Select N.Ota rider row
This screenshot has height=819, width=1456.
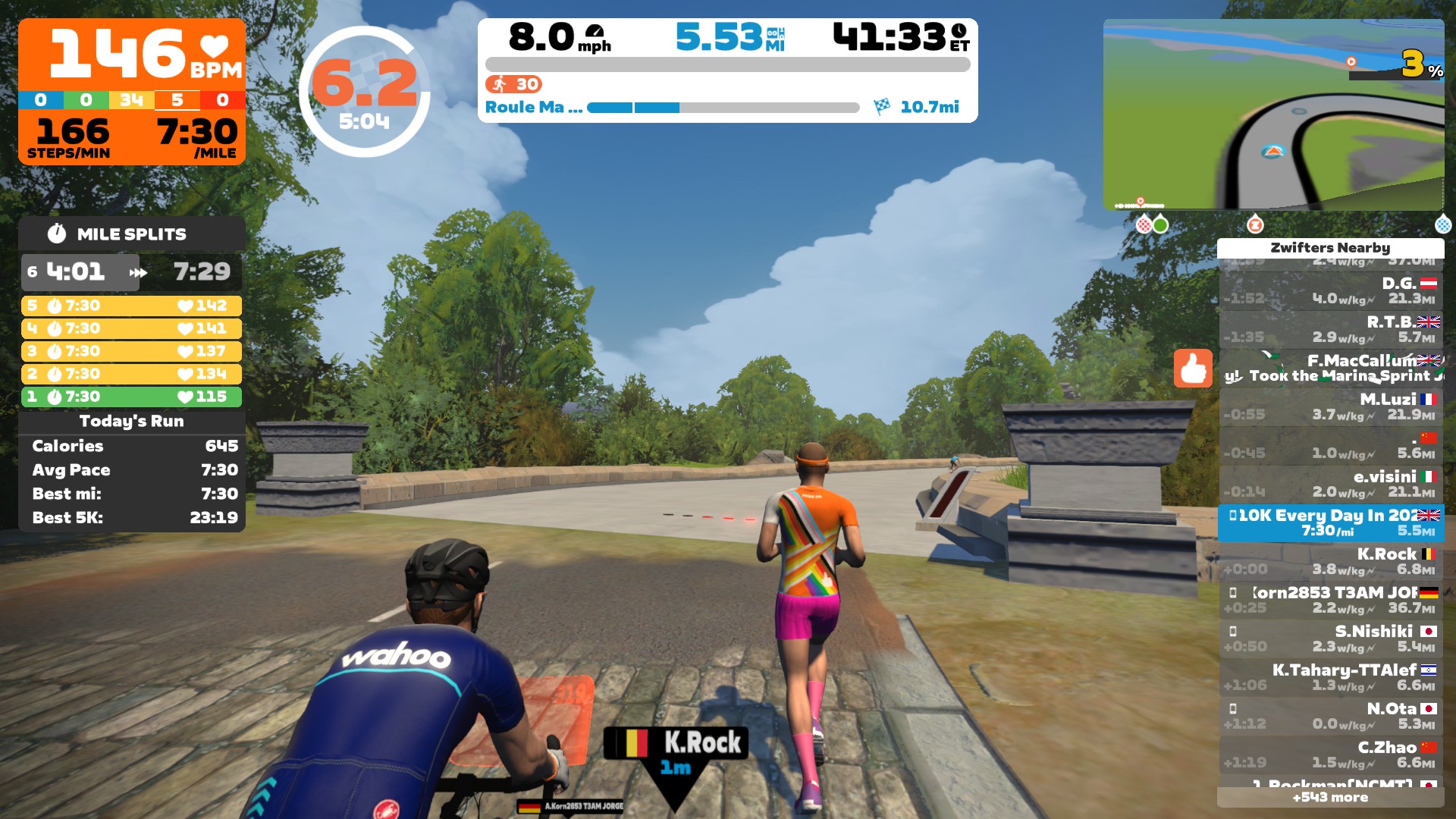(x=1331, y=717)
